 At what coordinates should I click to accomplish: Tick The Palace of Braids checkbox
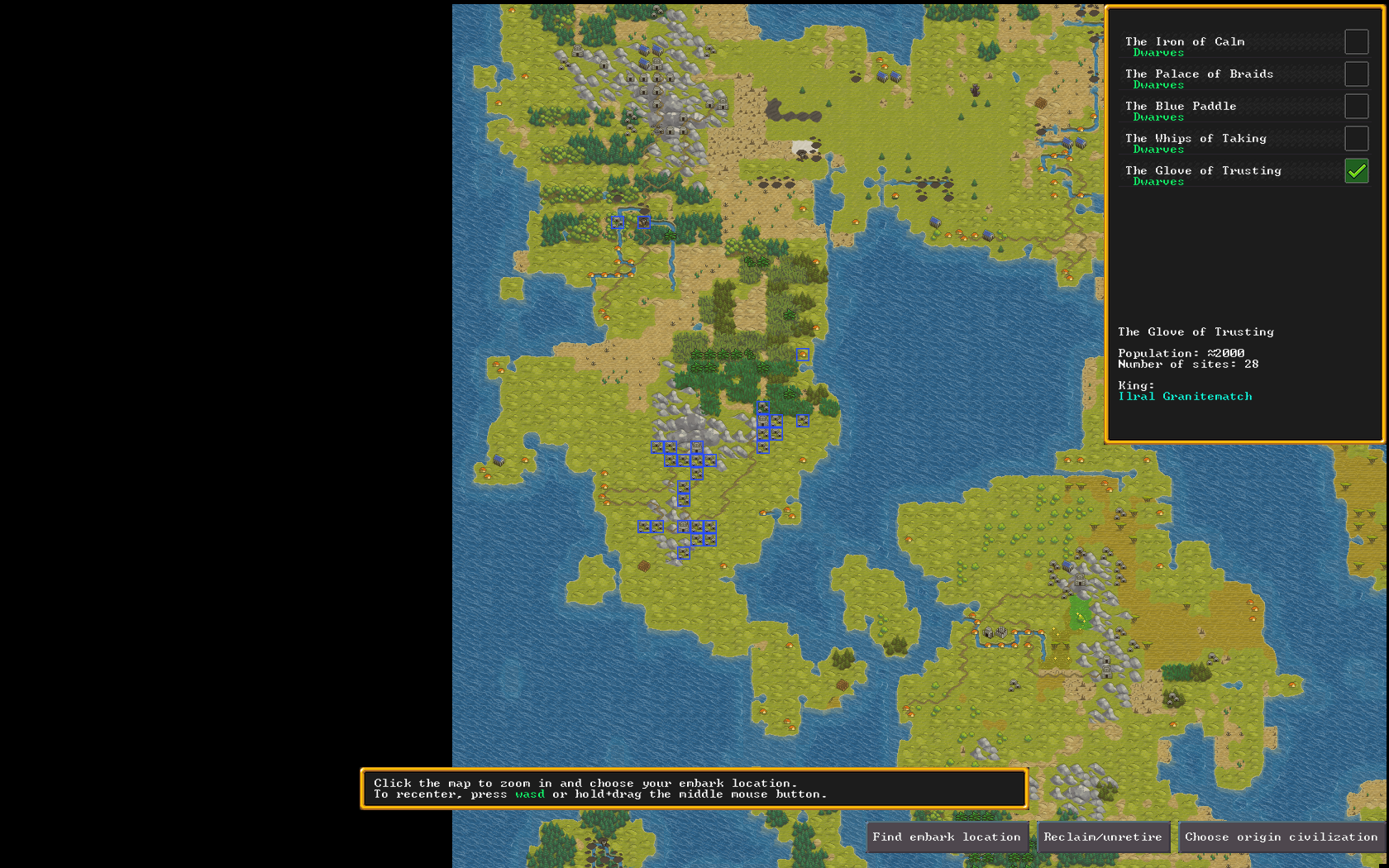(1356, 74)
